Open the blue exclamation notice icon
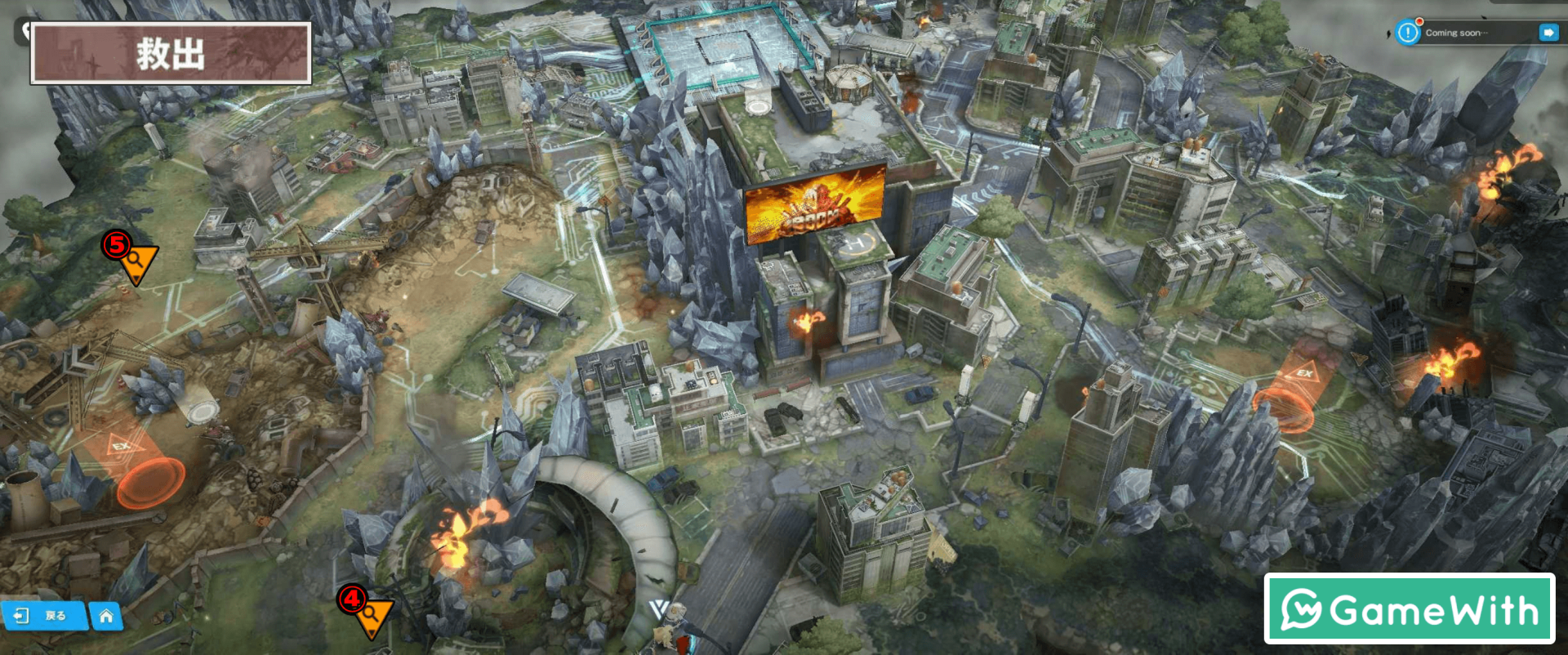Screen dimensions: 1568x655 [x=1408, y=33]
